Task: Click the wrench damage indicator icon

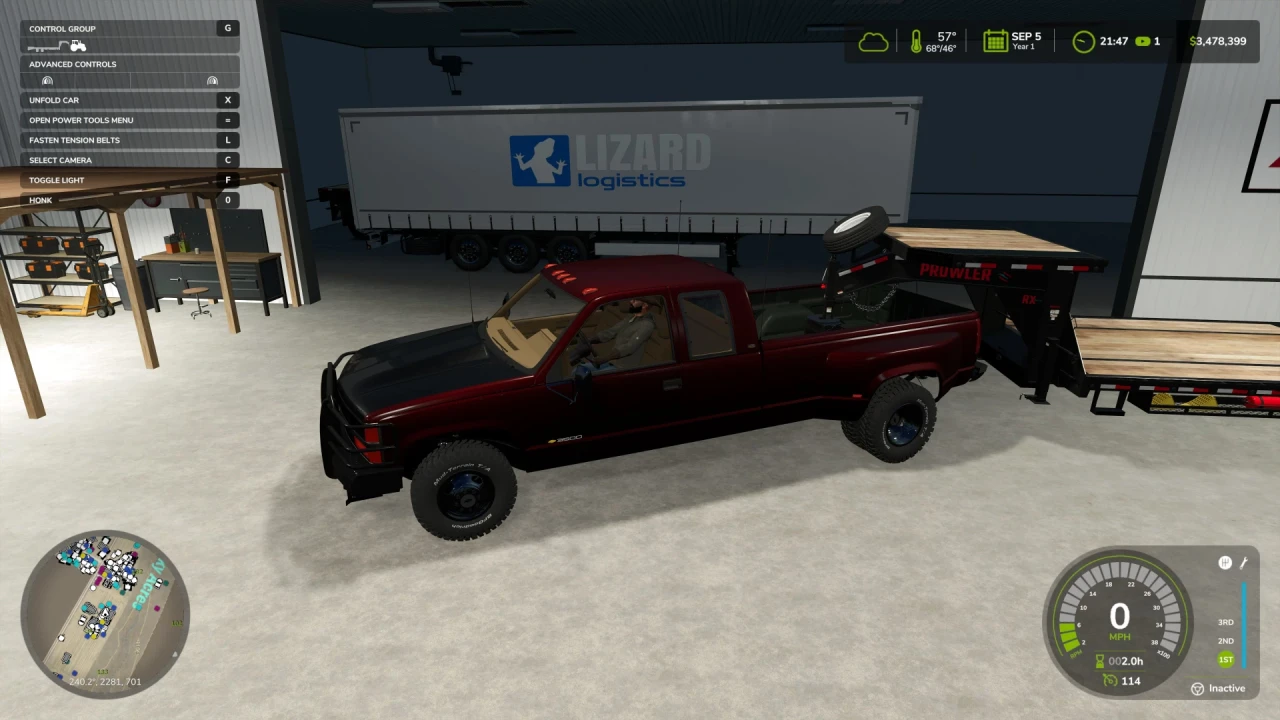Action: (1243, 563)
